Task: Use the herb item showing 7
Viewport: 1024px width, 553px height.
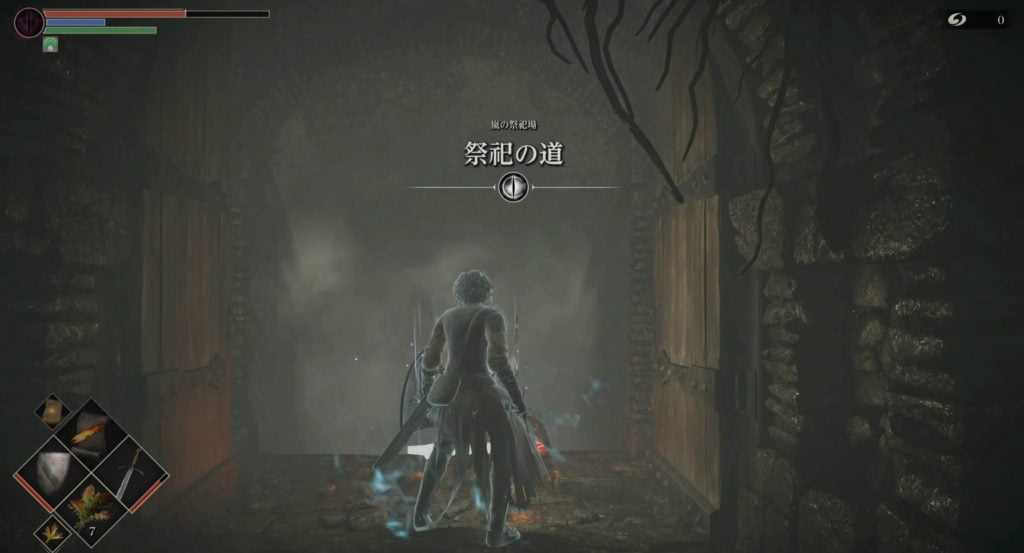Action: click(90, 506)
